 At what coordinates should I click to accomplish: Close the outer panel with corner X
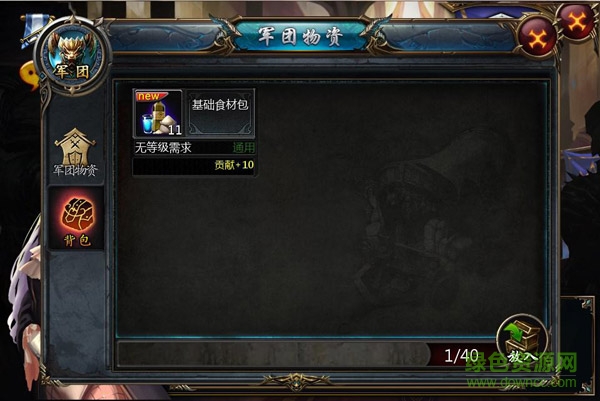578,18
